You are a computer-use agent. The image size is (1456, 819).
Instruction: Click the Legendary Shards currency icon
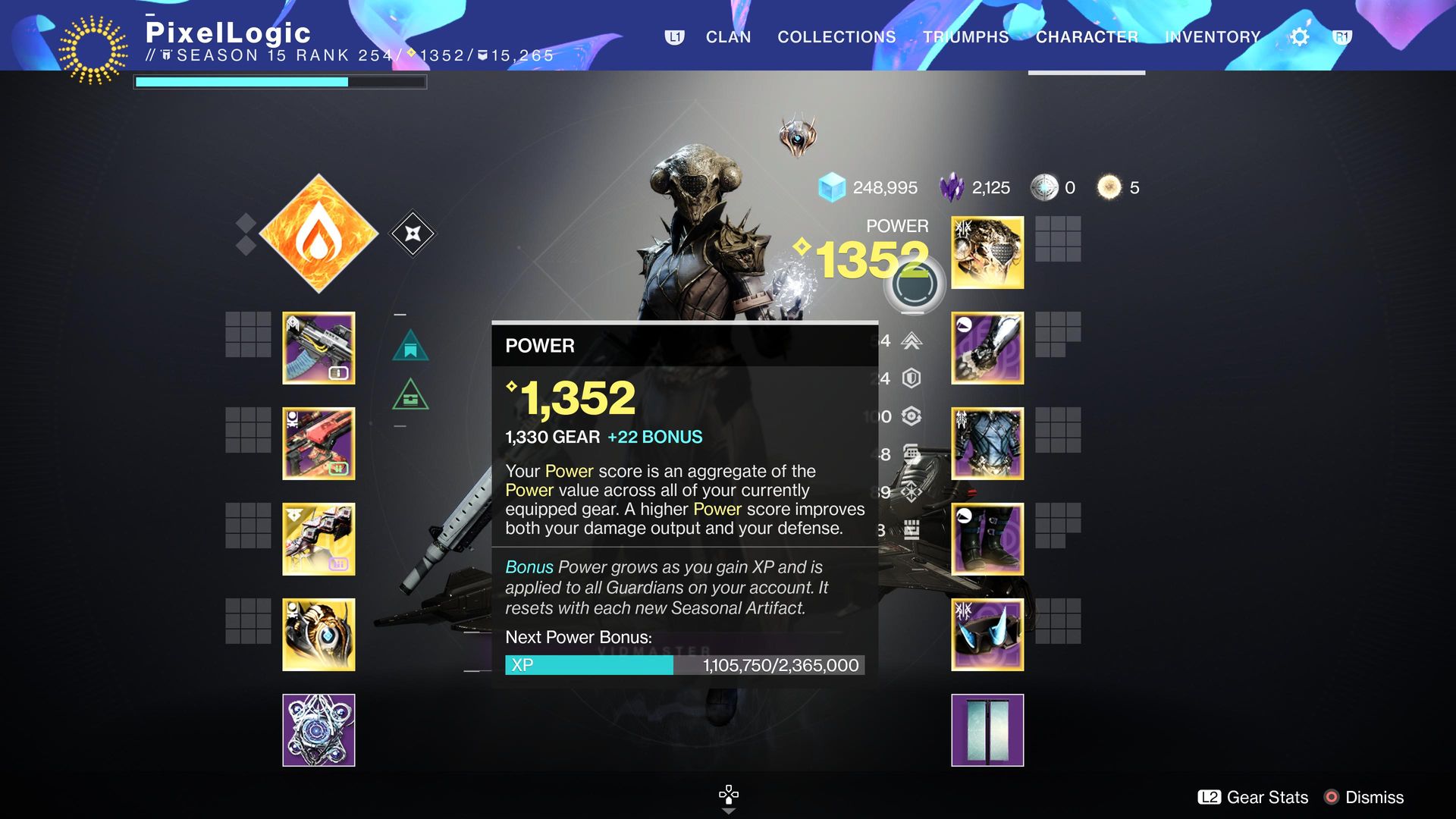(x=954, y=187)
